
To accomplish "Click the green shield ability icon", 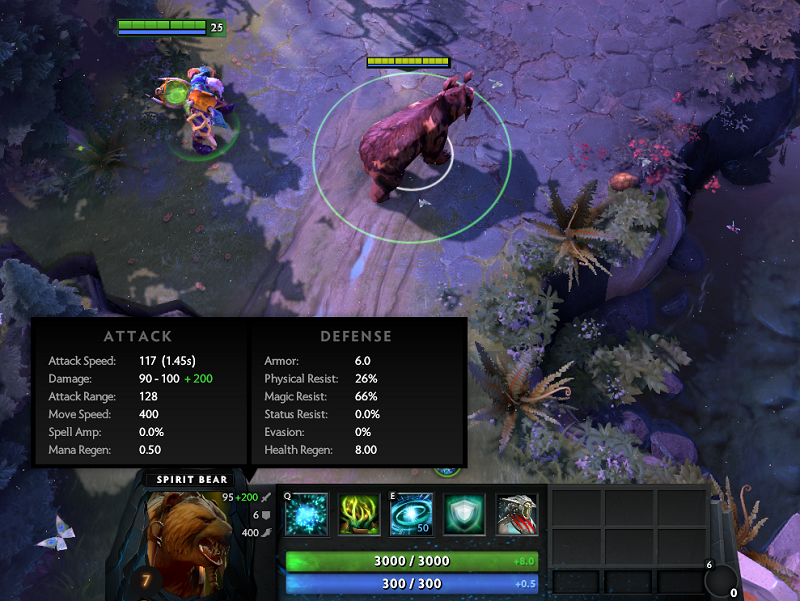I will point(464,516).
